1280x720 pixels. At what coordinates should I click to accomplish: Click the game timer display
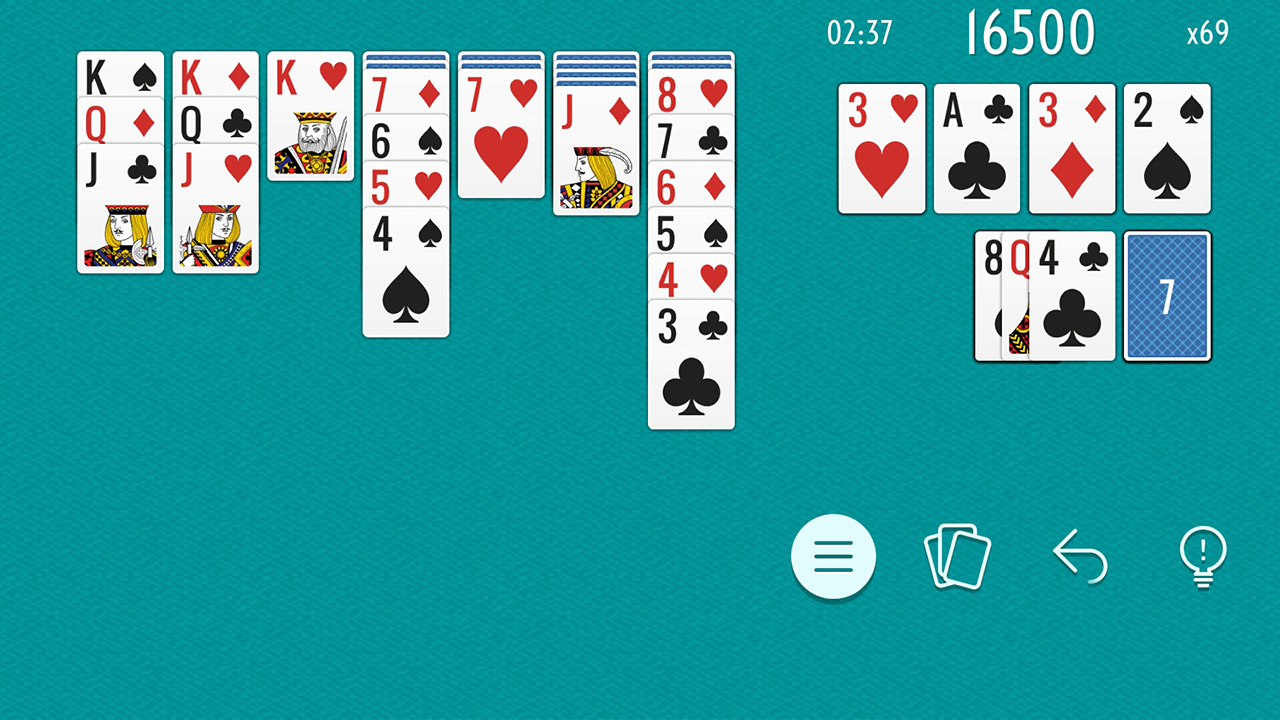pyautogui.click(x=860, y=33)
